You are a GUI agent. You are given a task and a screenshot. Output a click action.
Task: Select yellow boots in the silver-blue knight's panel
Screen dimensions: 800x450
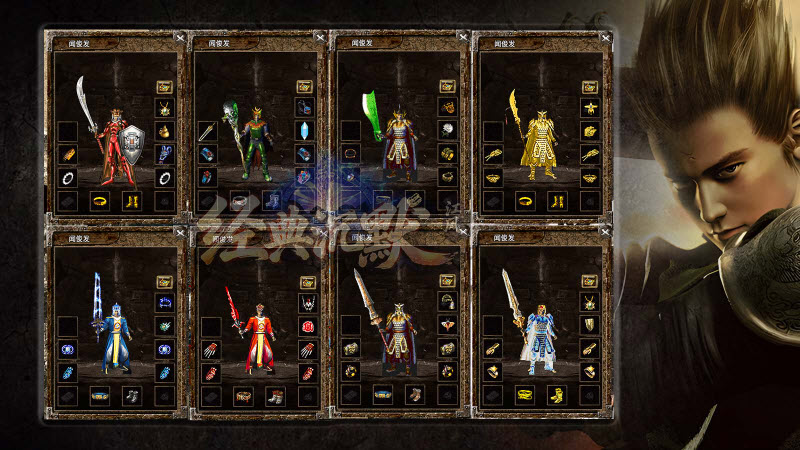pyautogui.click(x=556, y=396)
